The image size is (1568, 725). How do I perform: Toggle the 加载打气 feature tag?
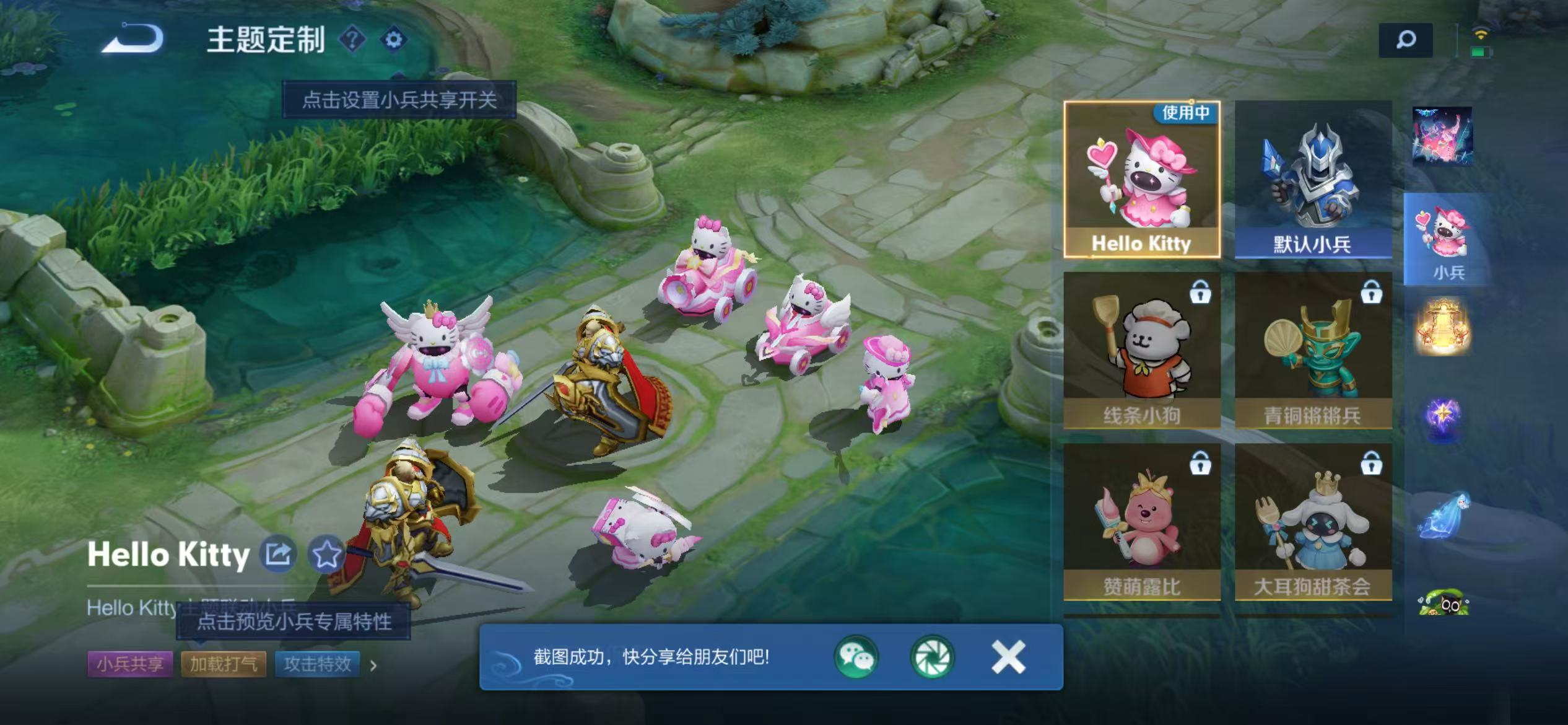223,663
